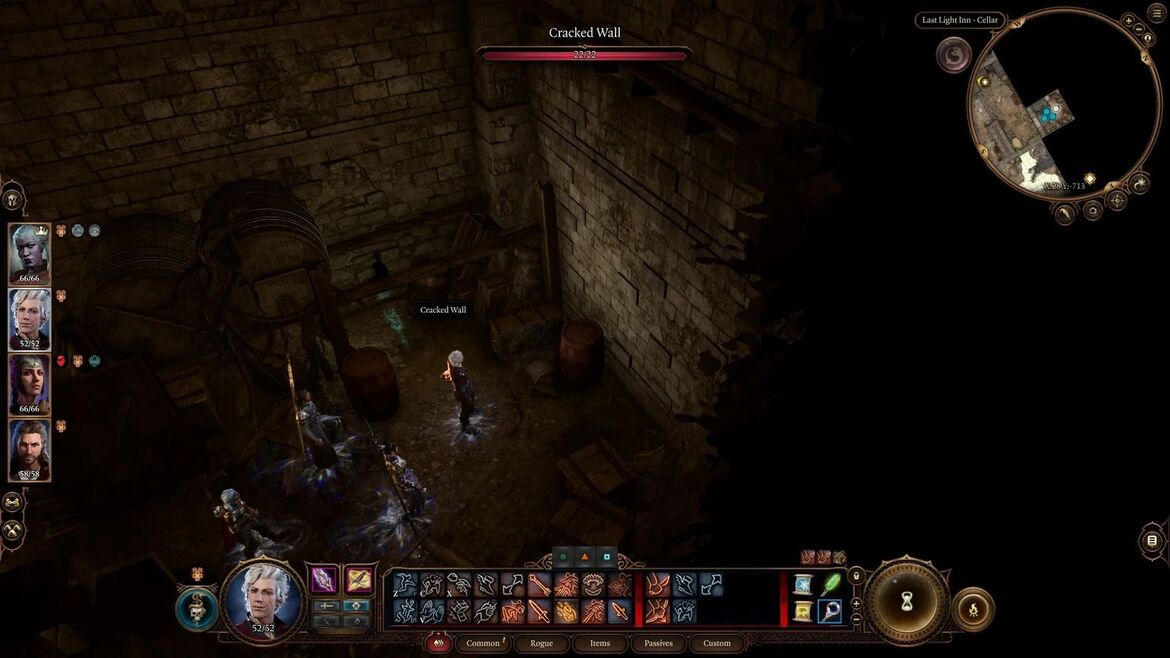1170x658 pixels.
Task: Select the crowned top party member portrait
Action: pyautogui.click(x=30, y=253)
